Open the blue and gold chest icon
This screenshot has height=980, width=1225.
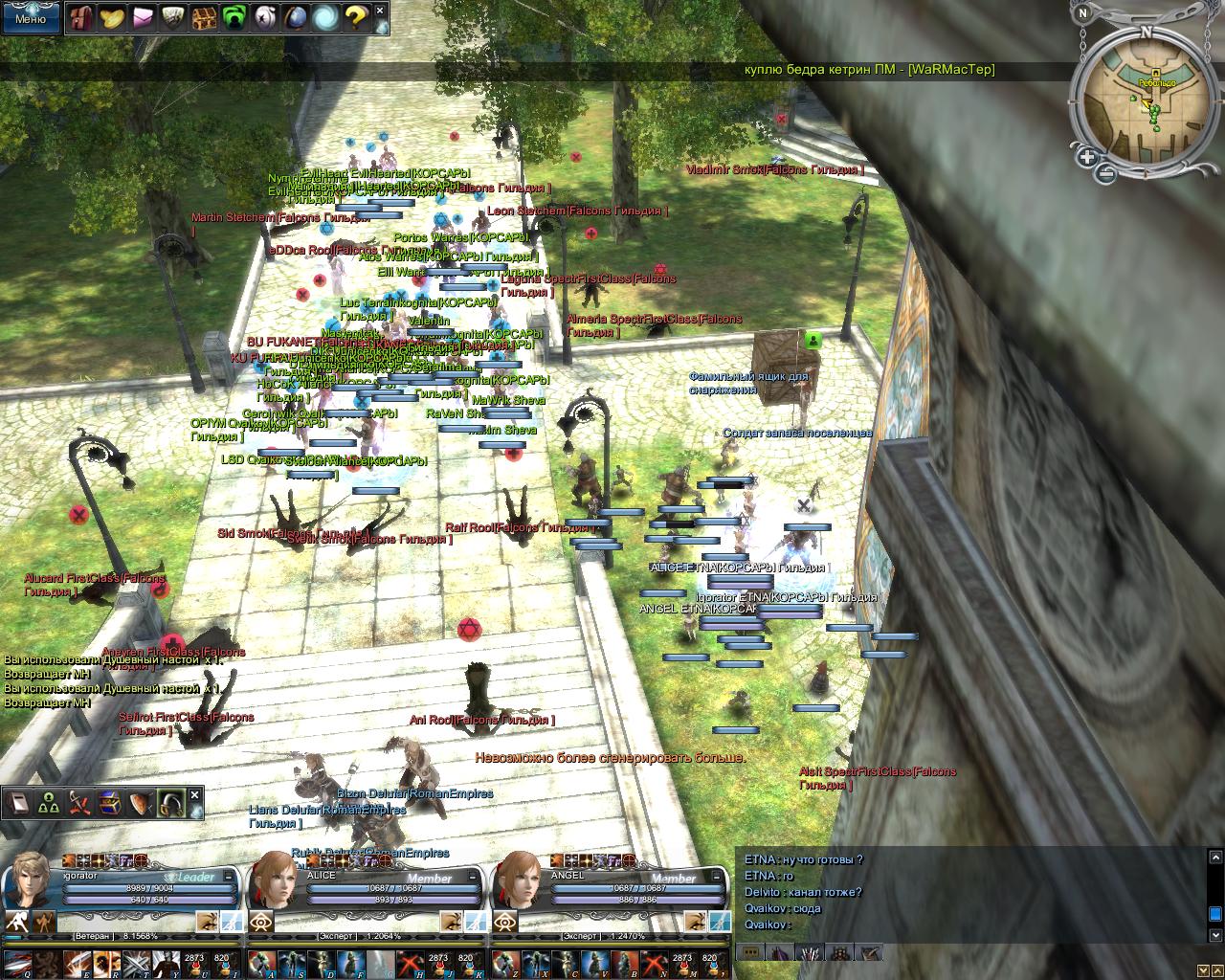[110, 804]
